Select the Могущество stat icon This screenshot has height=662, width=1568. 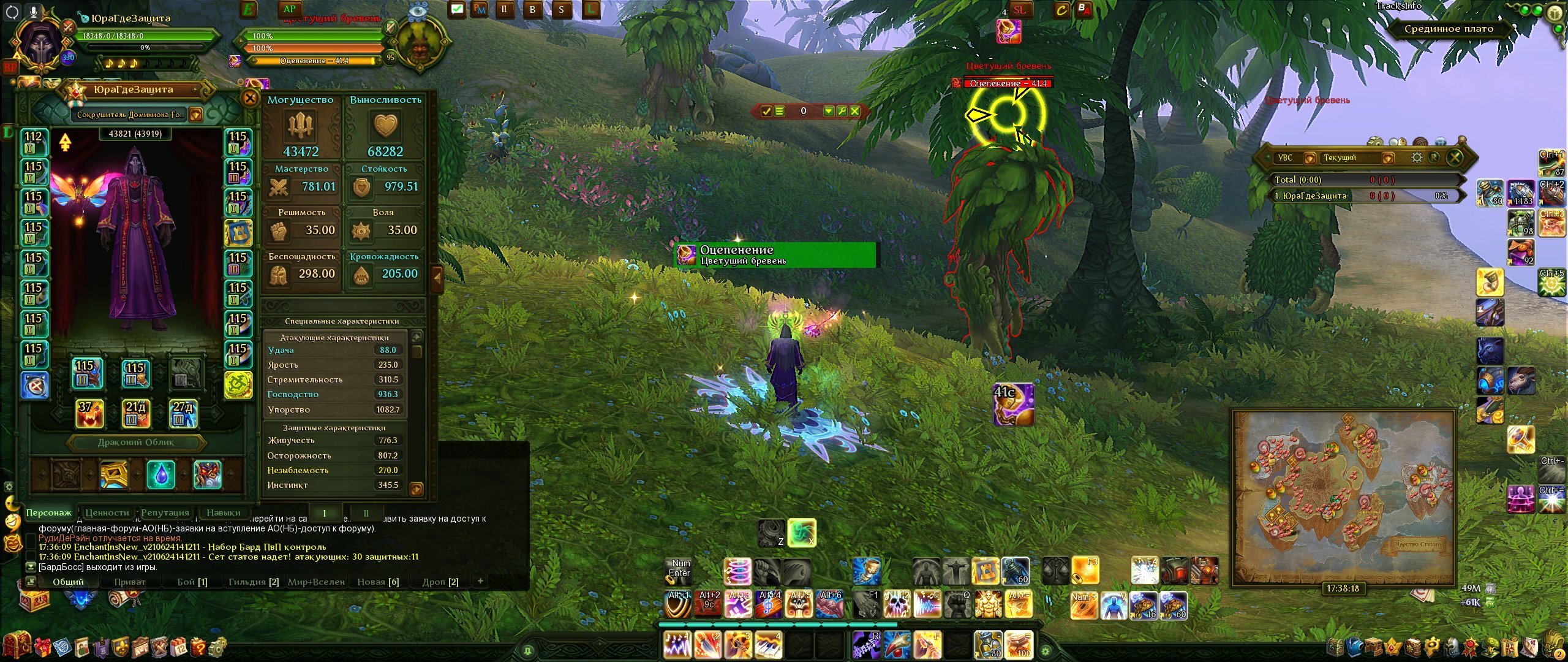301,126
